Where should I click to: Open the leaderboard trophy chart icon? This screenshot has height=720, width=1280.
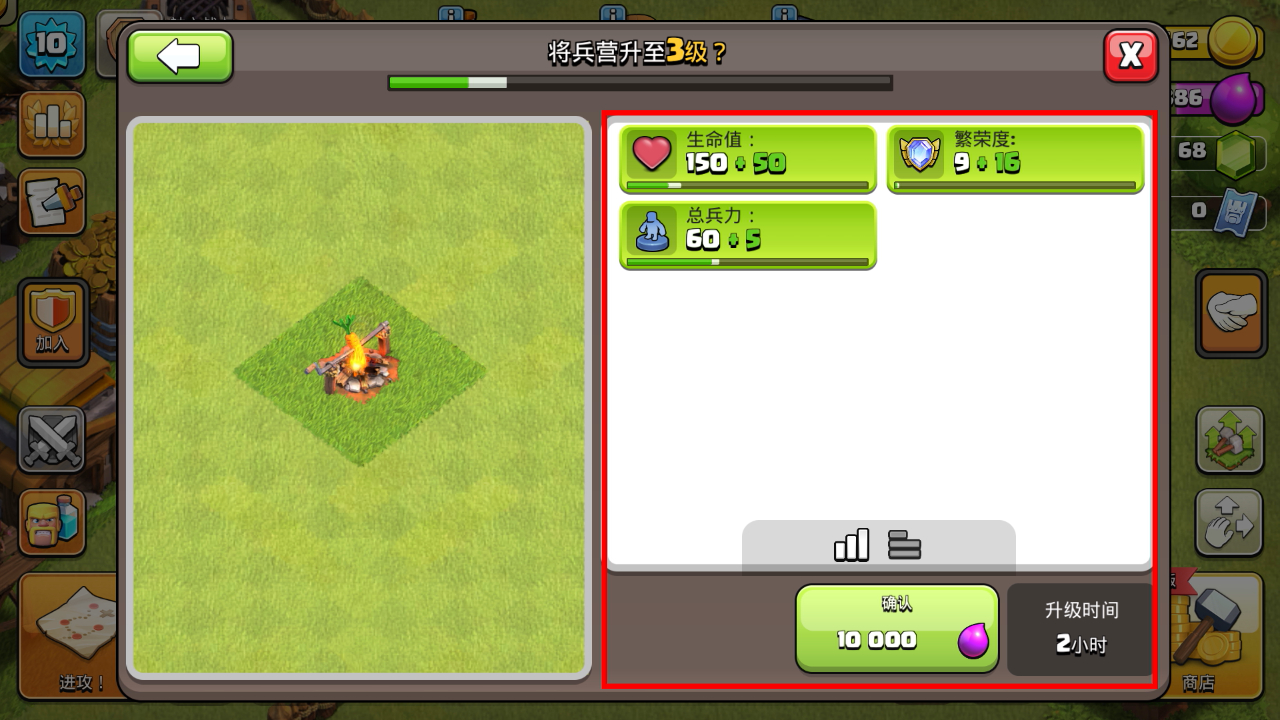point(52,123)
